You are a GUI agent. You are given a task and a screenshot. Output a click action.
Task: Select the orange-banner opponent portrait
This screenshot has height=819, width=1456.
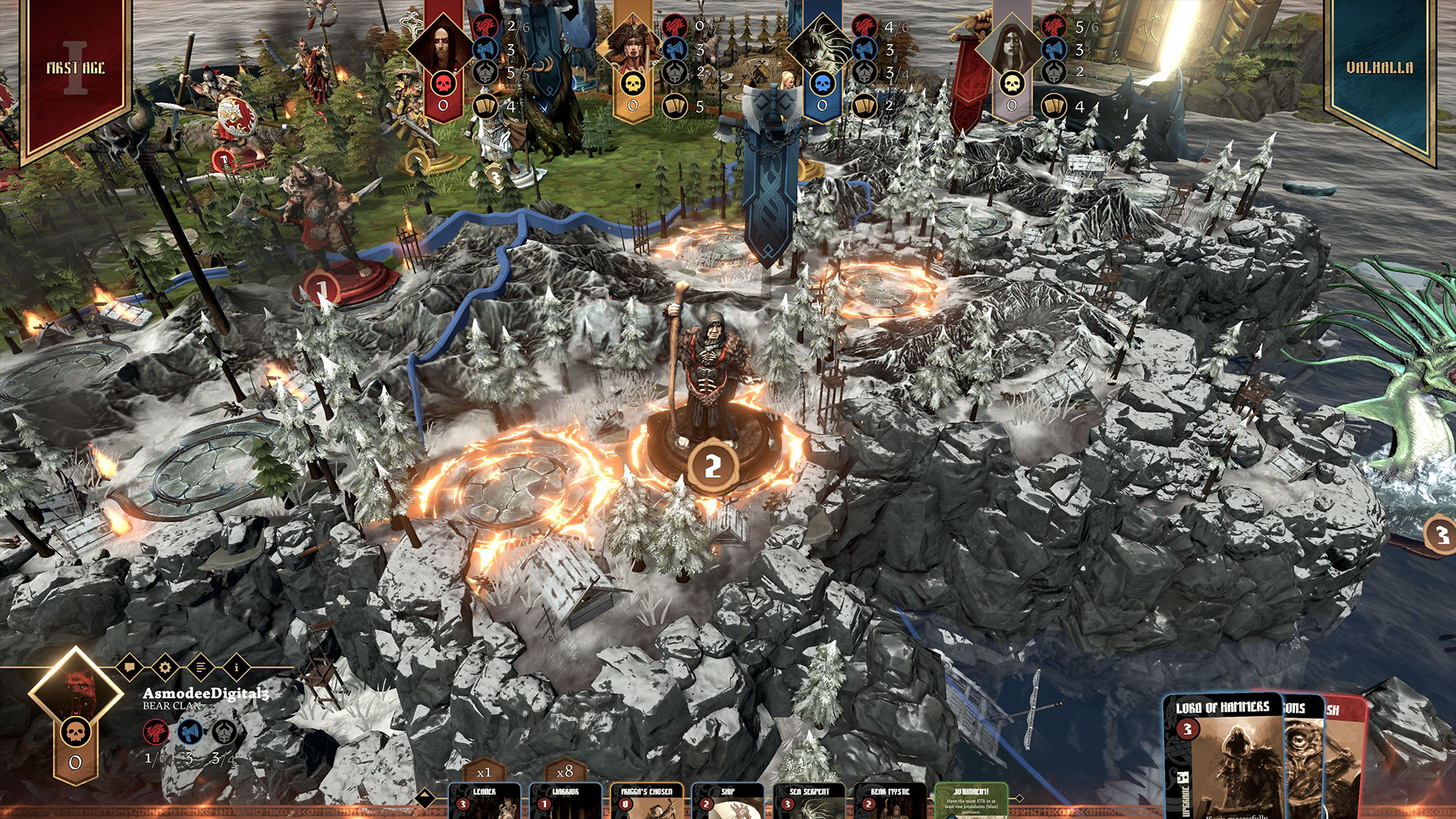632,47
